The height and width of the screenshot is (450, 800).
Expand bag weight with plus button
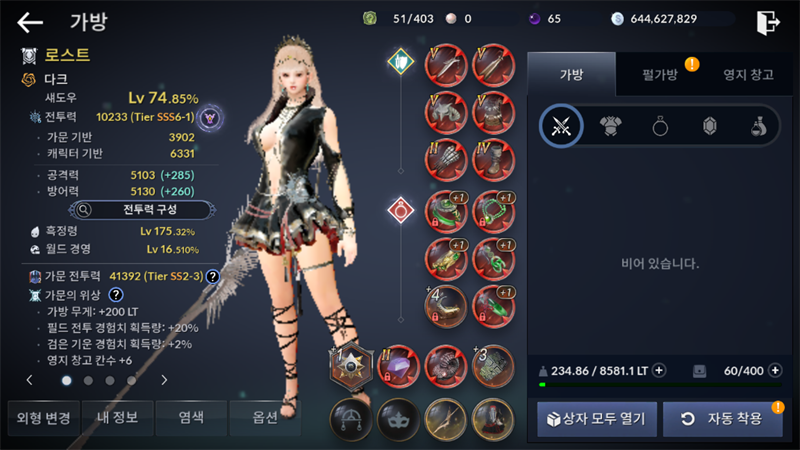pyautogui.click(x=659, y=370)
